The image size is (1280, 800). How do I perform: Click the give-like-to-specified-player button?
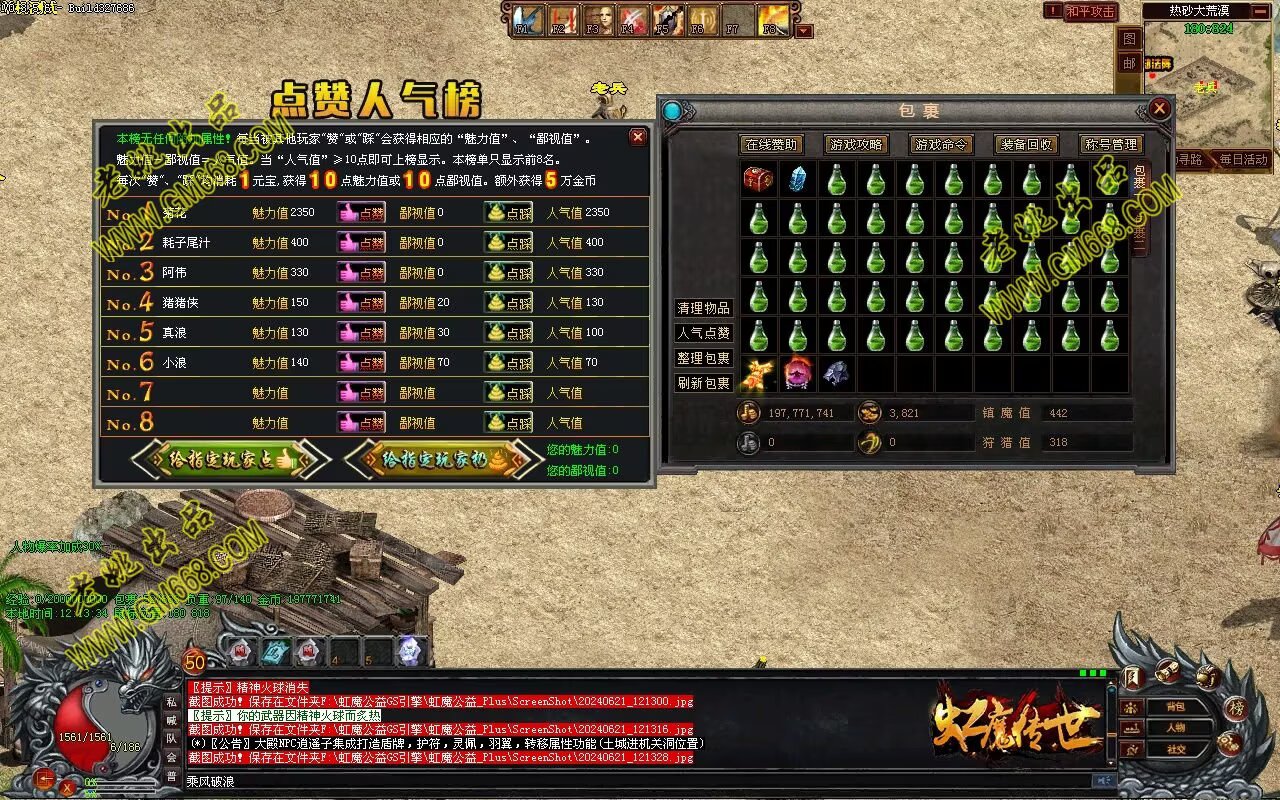coord(231,459)
